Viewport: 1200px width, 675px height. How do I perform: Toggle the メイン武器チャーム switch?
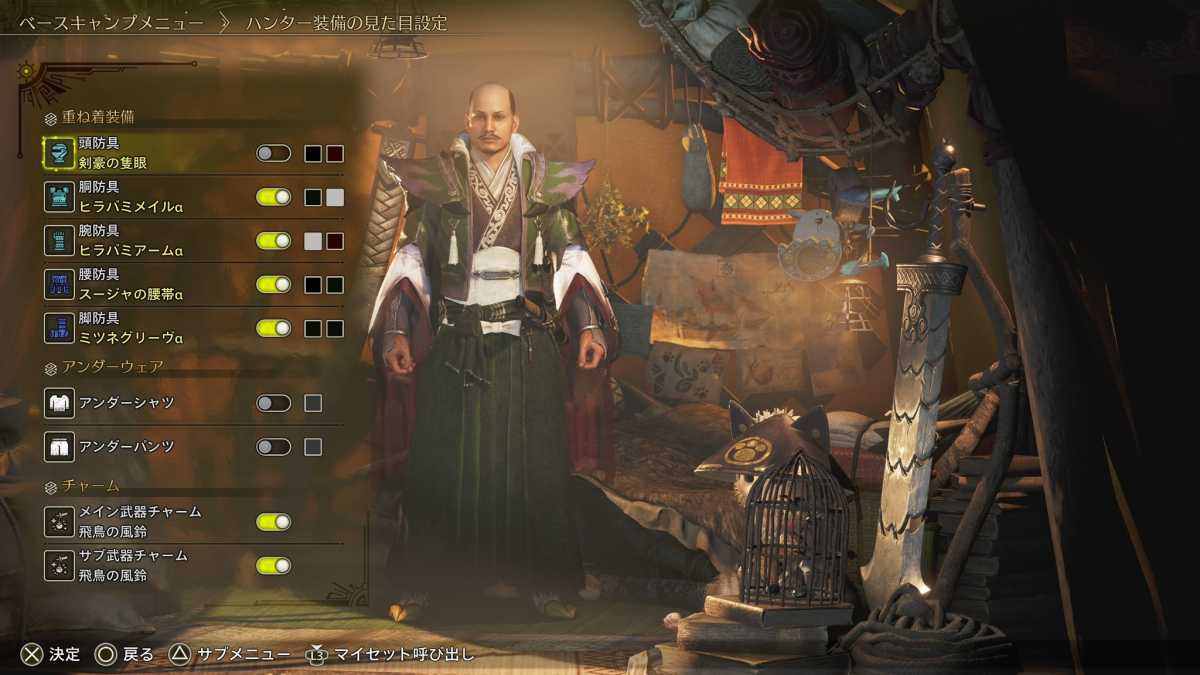point(273,522)
